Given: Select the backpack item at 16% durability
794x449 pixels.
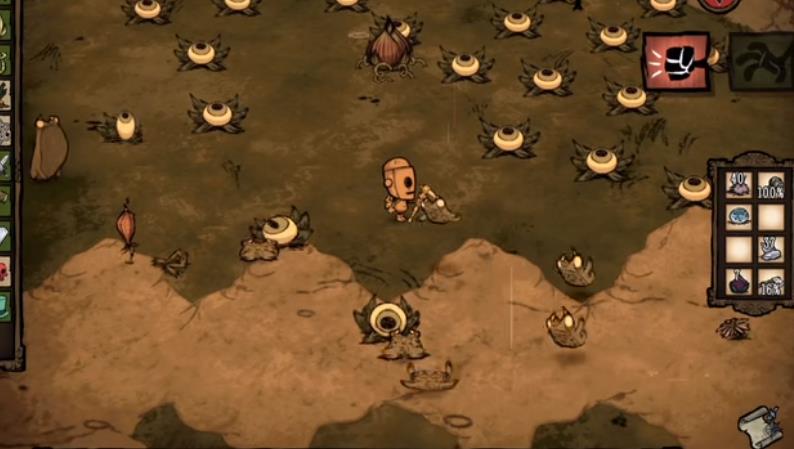Looking at the screenshot, I should 770,281.
